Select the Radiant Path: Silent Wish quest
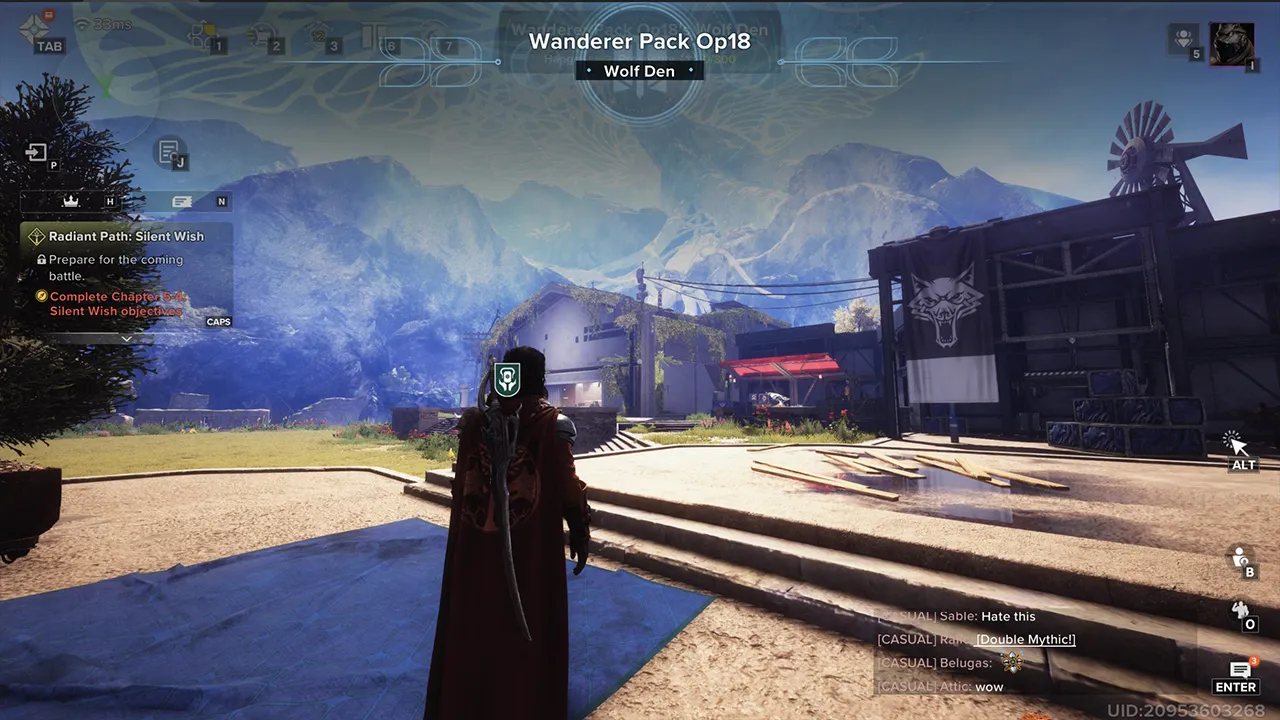The image size is (1280, 720). click(126, 236)
